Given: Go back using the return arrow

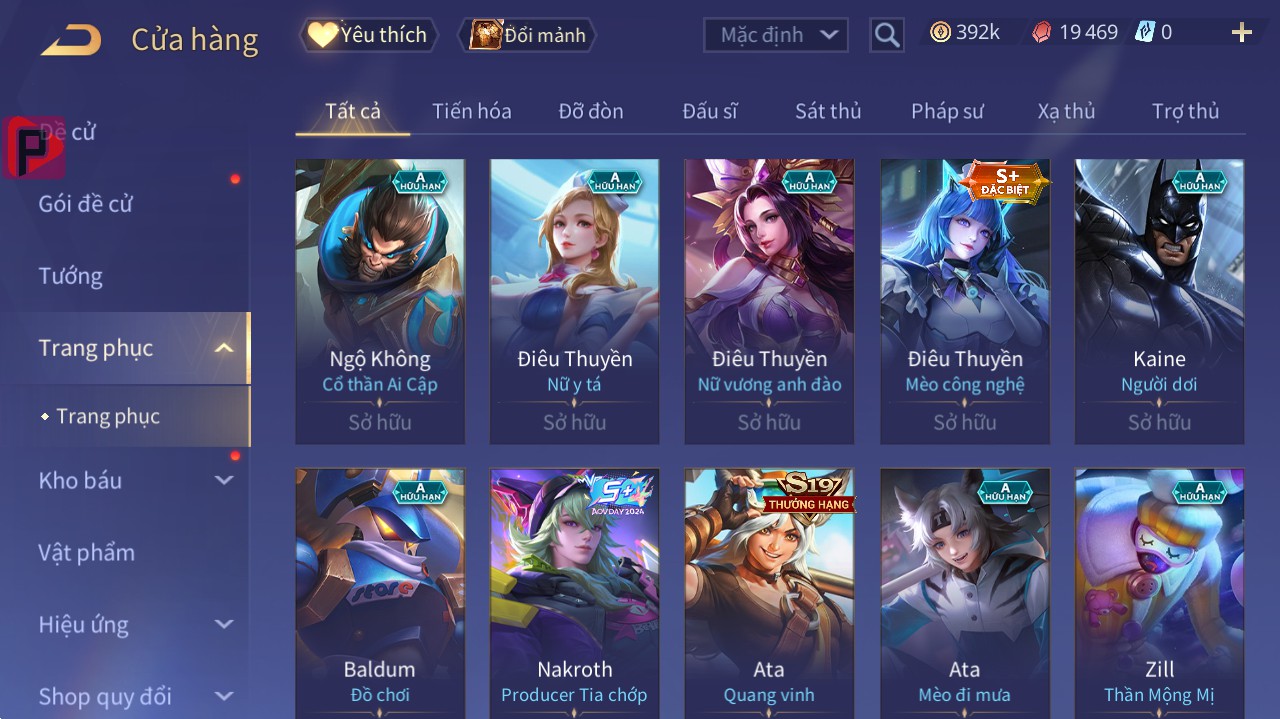Looking at the screenshot, I should [x=71, y=40].
